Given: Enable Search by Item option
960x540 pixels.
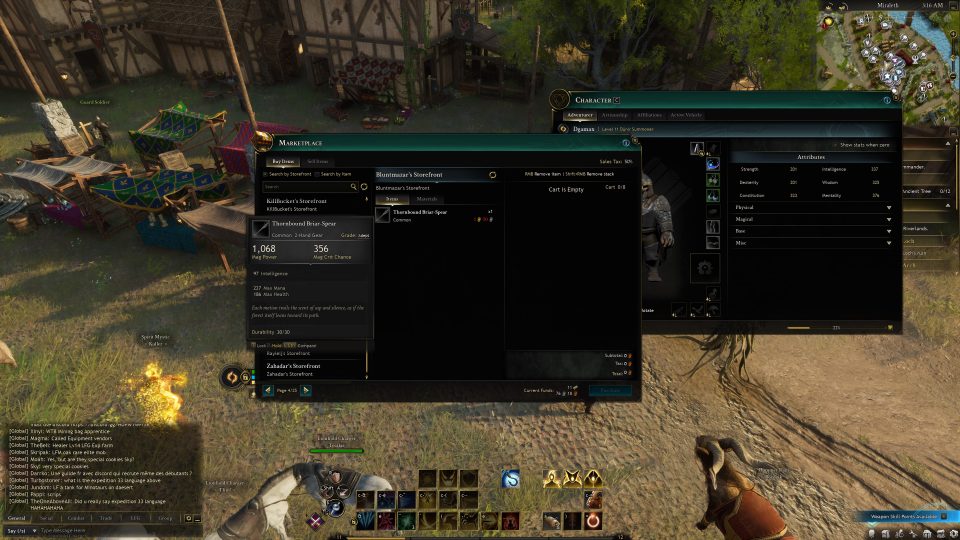Looking at the screenshot, I should (x=318, y=174).
